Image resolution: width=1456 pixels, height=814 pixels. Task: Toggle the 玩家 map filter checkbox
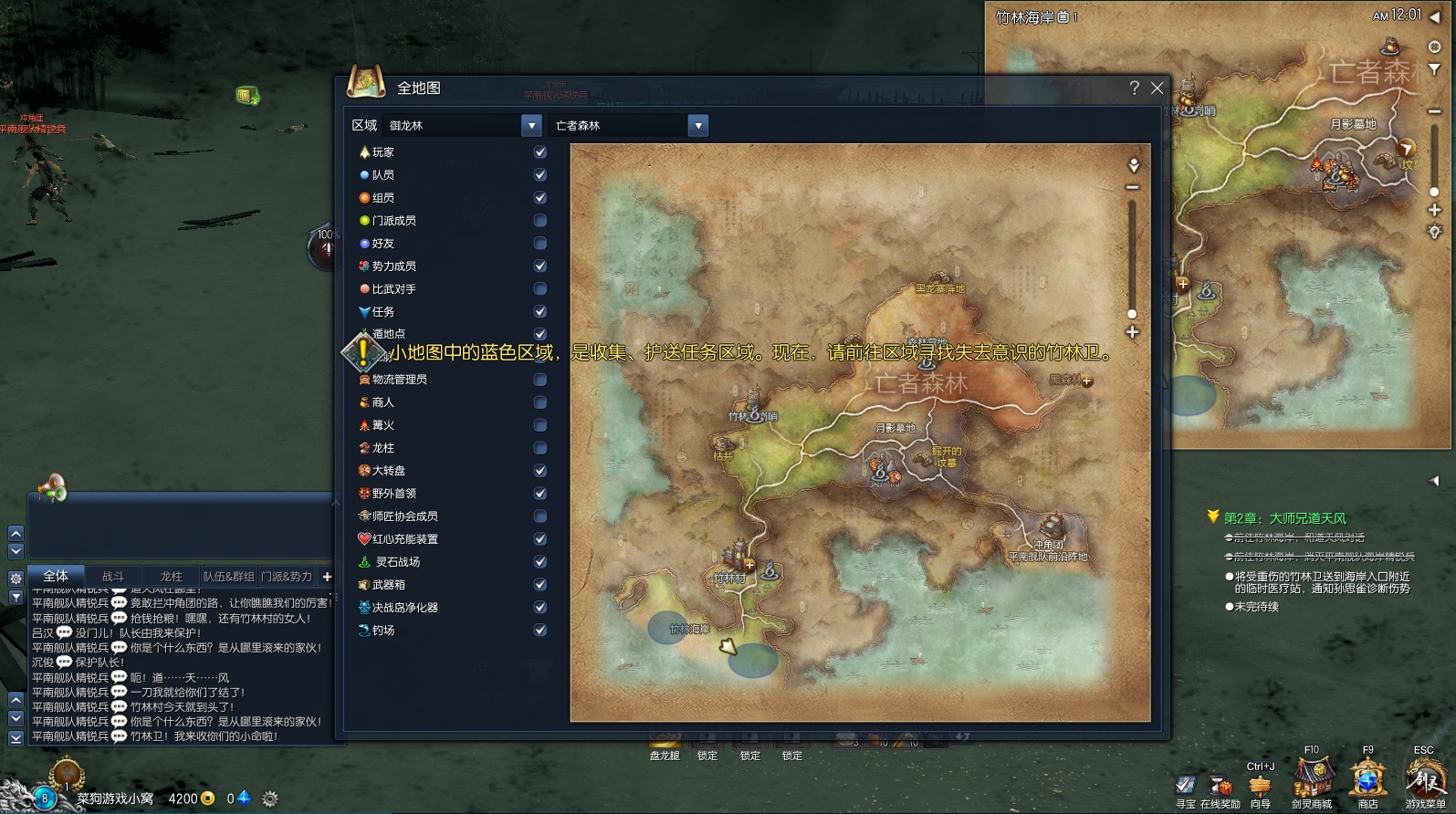tap(540, 152)
